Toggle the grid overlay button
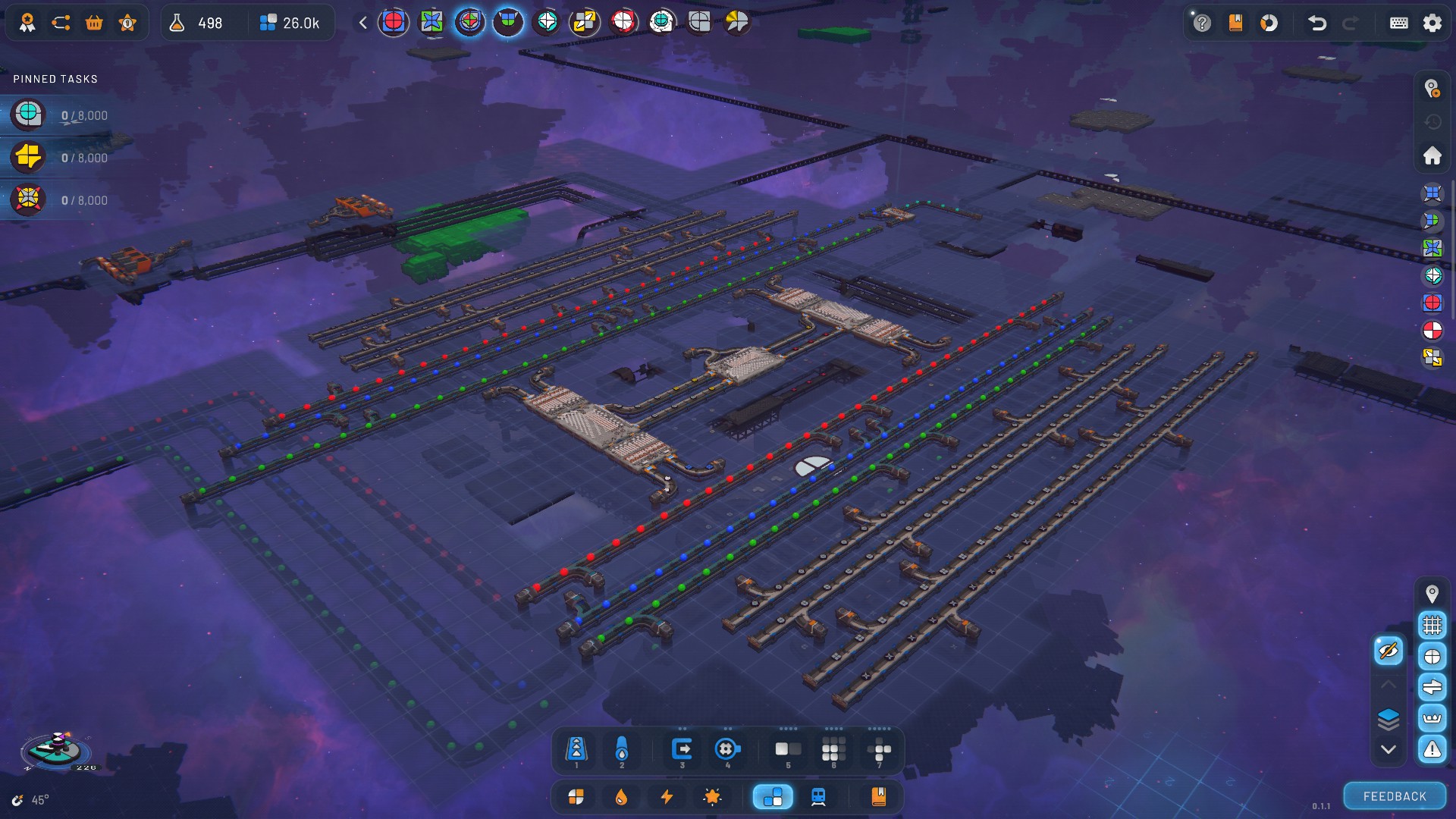Image resolution: width=1456 pixels, height=819 pixels. pos(1432,625)
